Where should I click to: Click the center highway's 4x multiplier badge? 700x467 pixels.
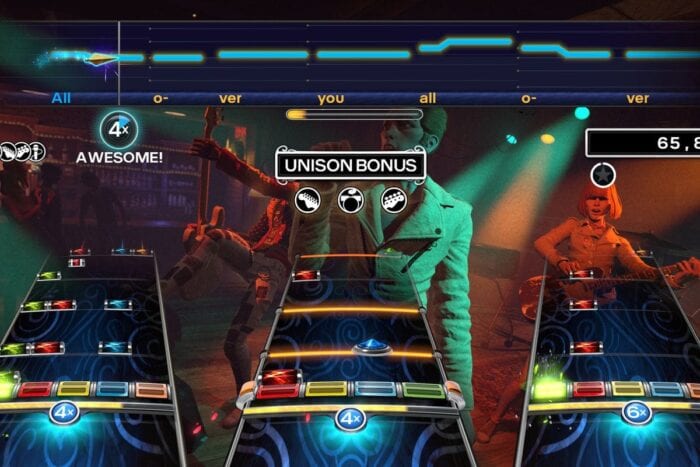350,417
